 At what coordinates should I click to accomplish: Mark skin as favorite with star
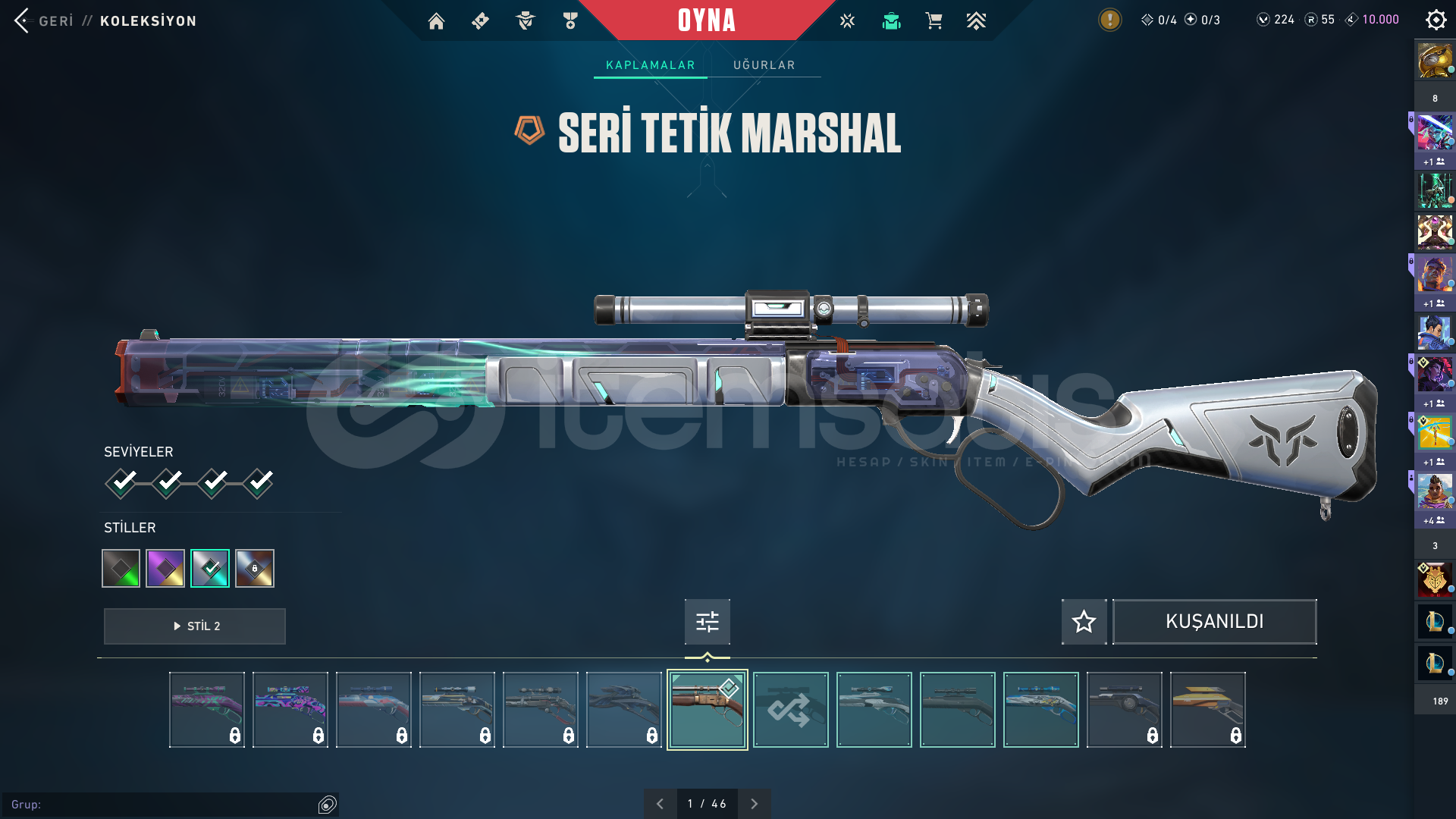point(1084,622)
